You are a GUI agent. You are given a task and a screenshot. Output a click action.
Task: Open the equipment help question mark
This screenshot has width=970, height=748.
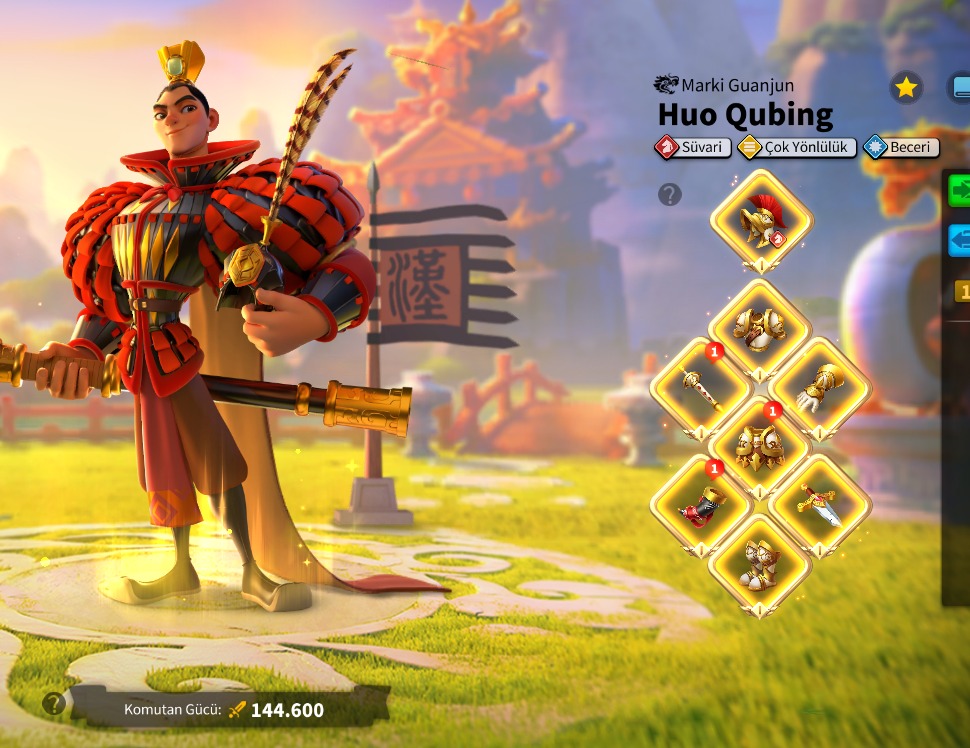[x=670, y=194]
